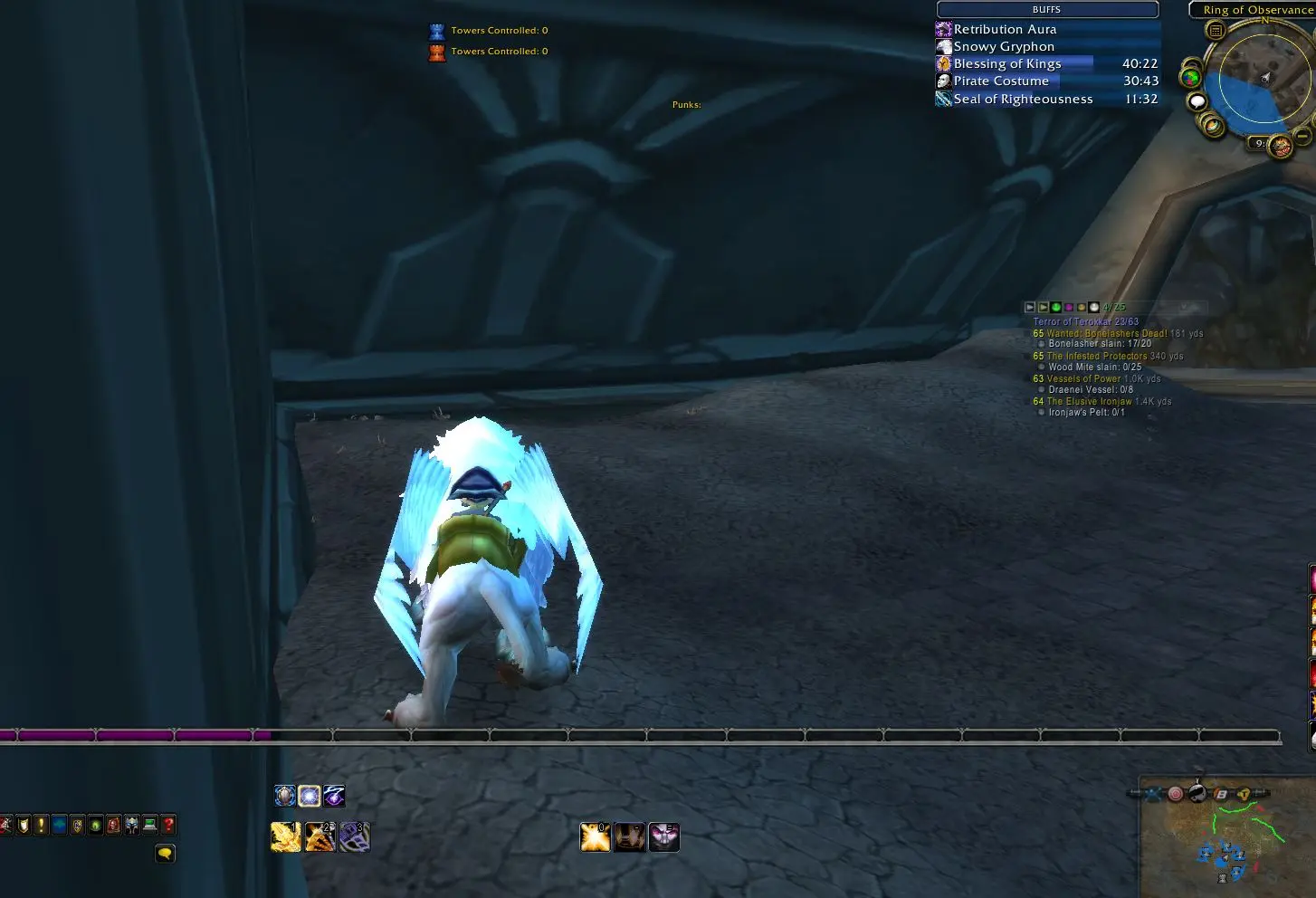The height and width of the screenshot is (898, 1316).
Task: Click the yellow exclamation quest log button
Action: (x=41, y=825)
